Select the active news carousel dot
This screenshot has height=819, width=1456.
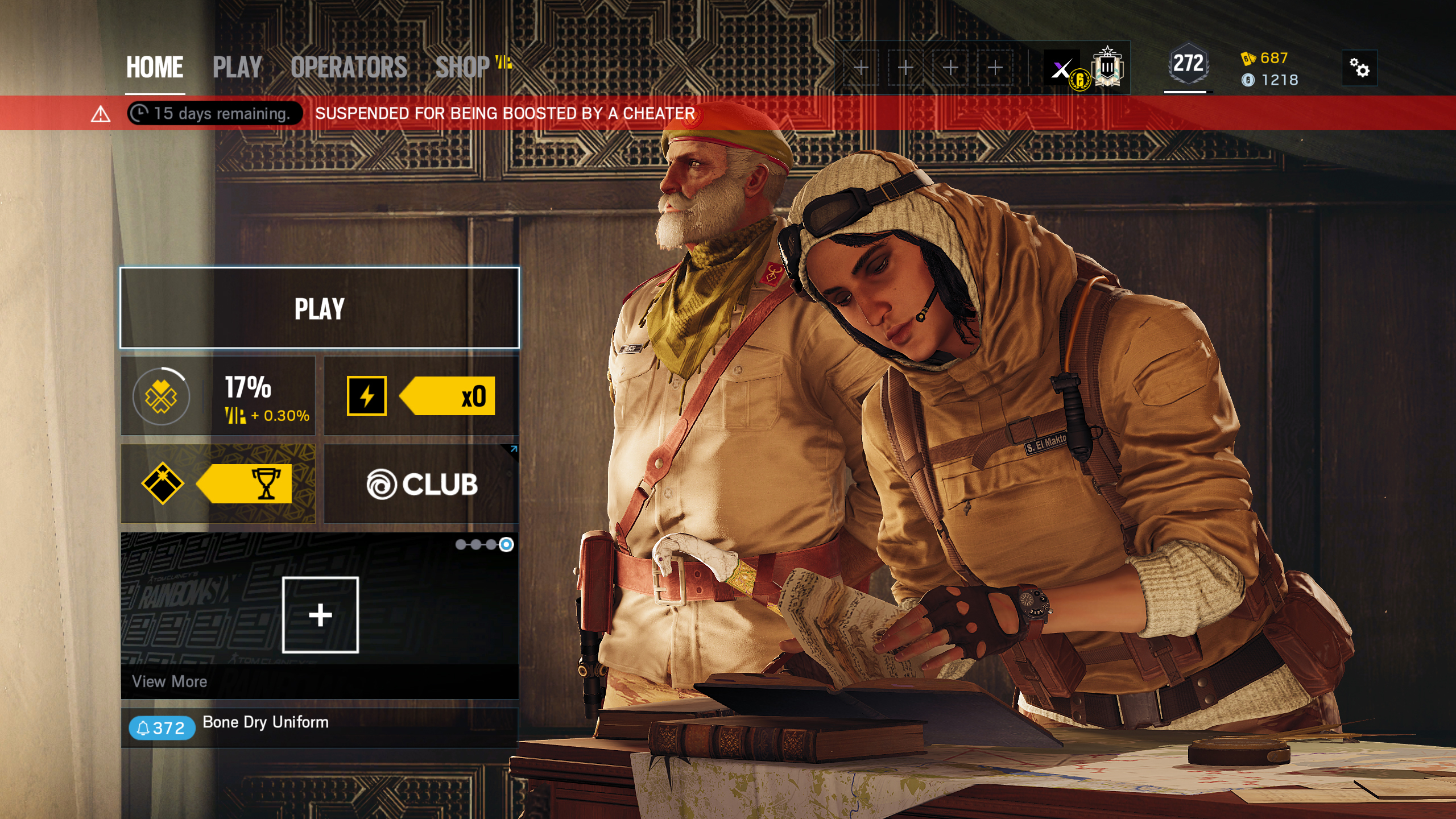pyautogui.click(x=506, y=545)
